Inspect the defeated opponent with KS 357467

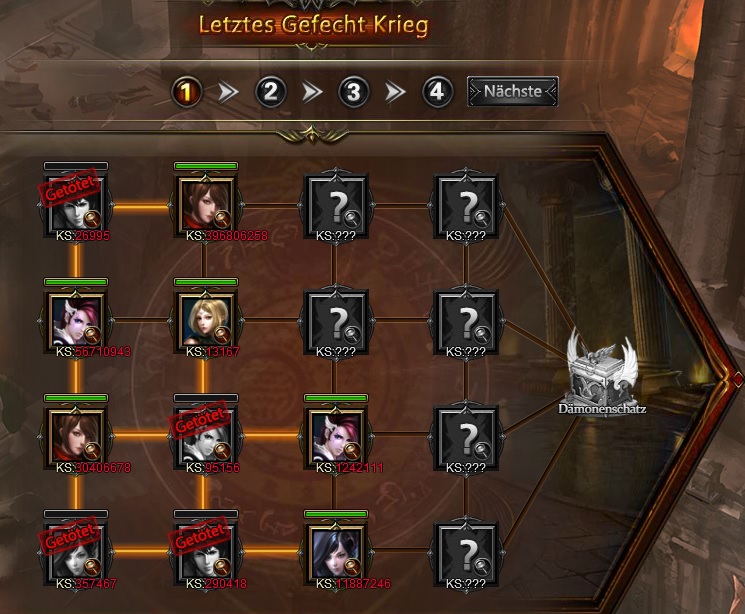point(76,553)
